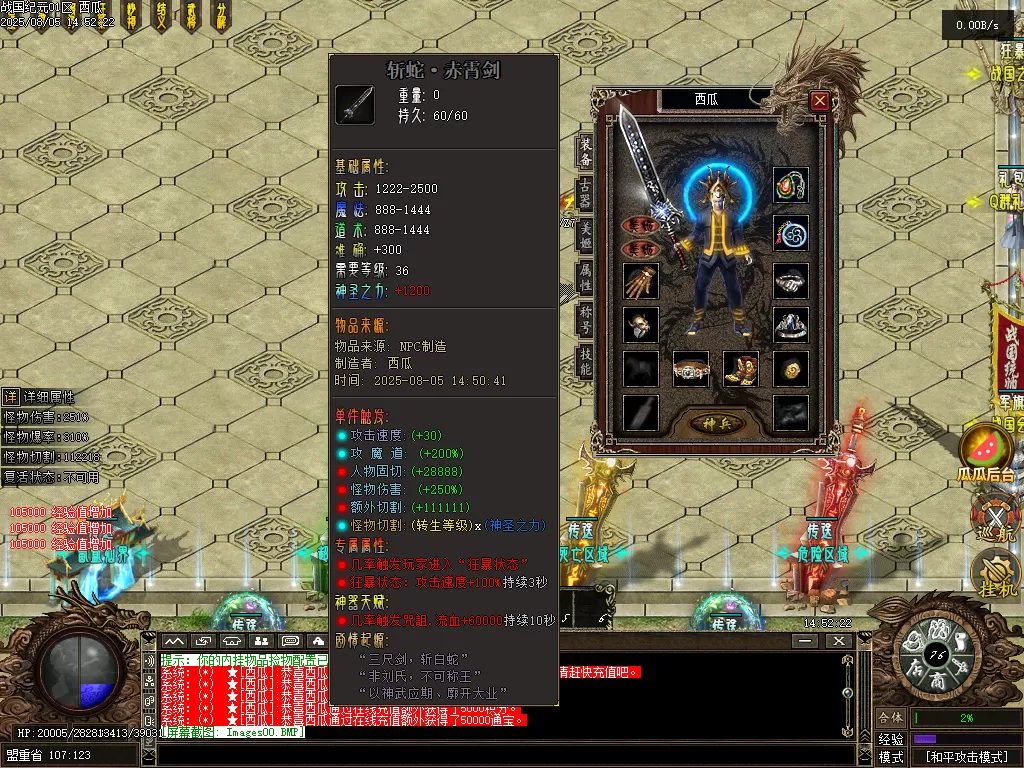This screenshot has width=1024, height=768.
Task: Activate the 巡航 crossed-swords button
Action: (x=992, y=518)
